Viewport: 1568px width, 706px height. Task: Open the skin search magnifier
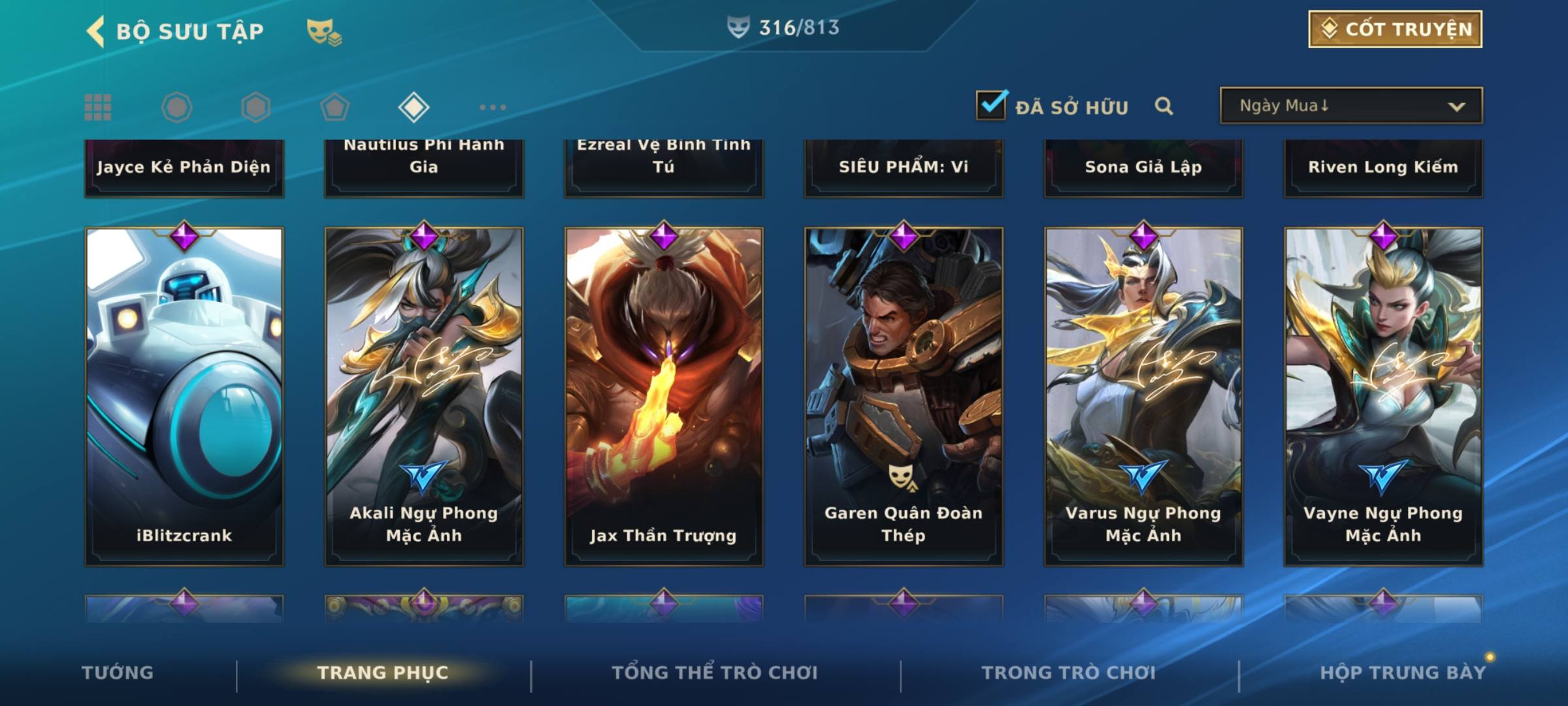[1164, 106]
